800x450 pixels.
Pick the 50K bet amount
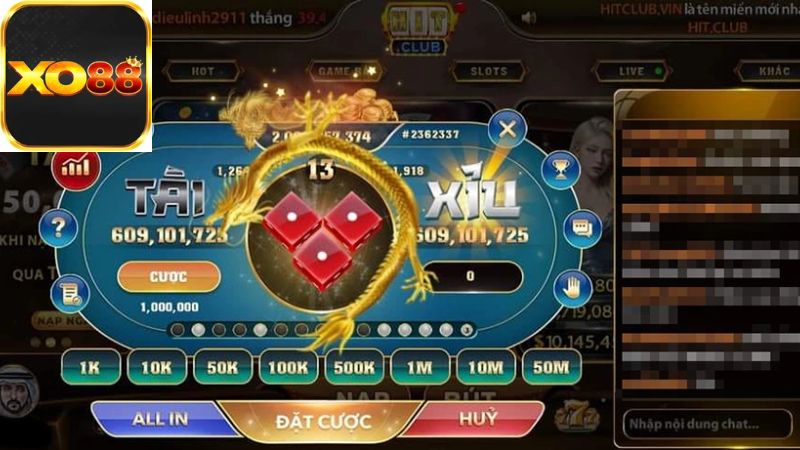222,367
